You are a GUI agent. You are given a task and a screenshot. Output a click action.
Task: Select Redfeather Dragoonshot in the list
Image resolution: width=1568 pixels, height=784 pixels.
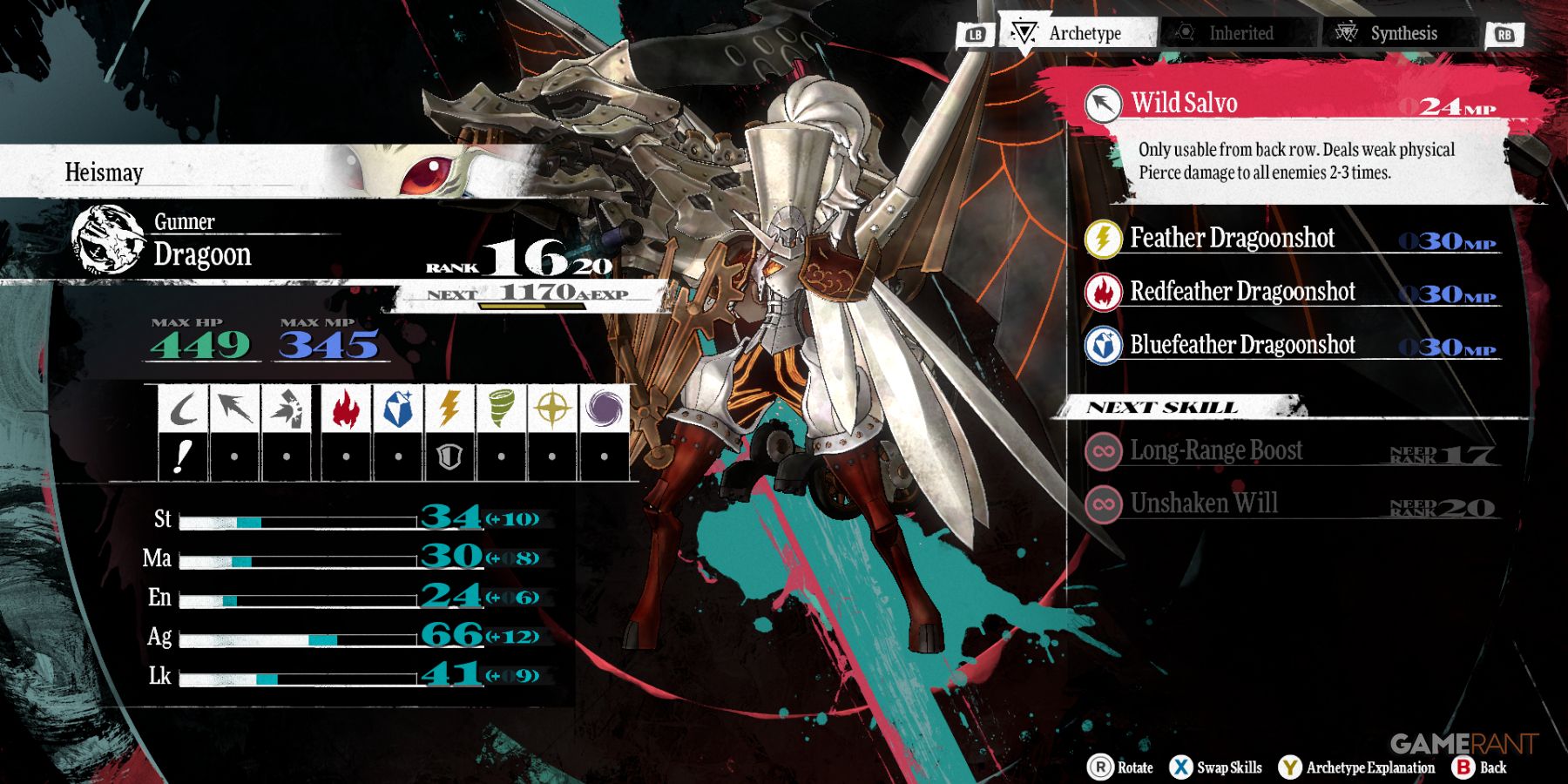click(1242, 292)
